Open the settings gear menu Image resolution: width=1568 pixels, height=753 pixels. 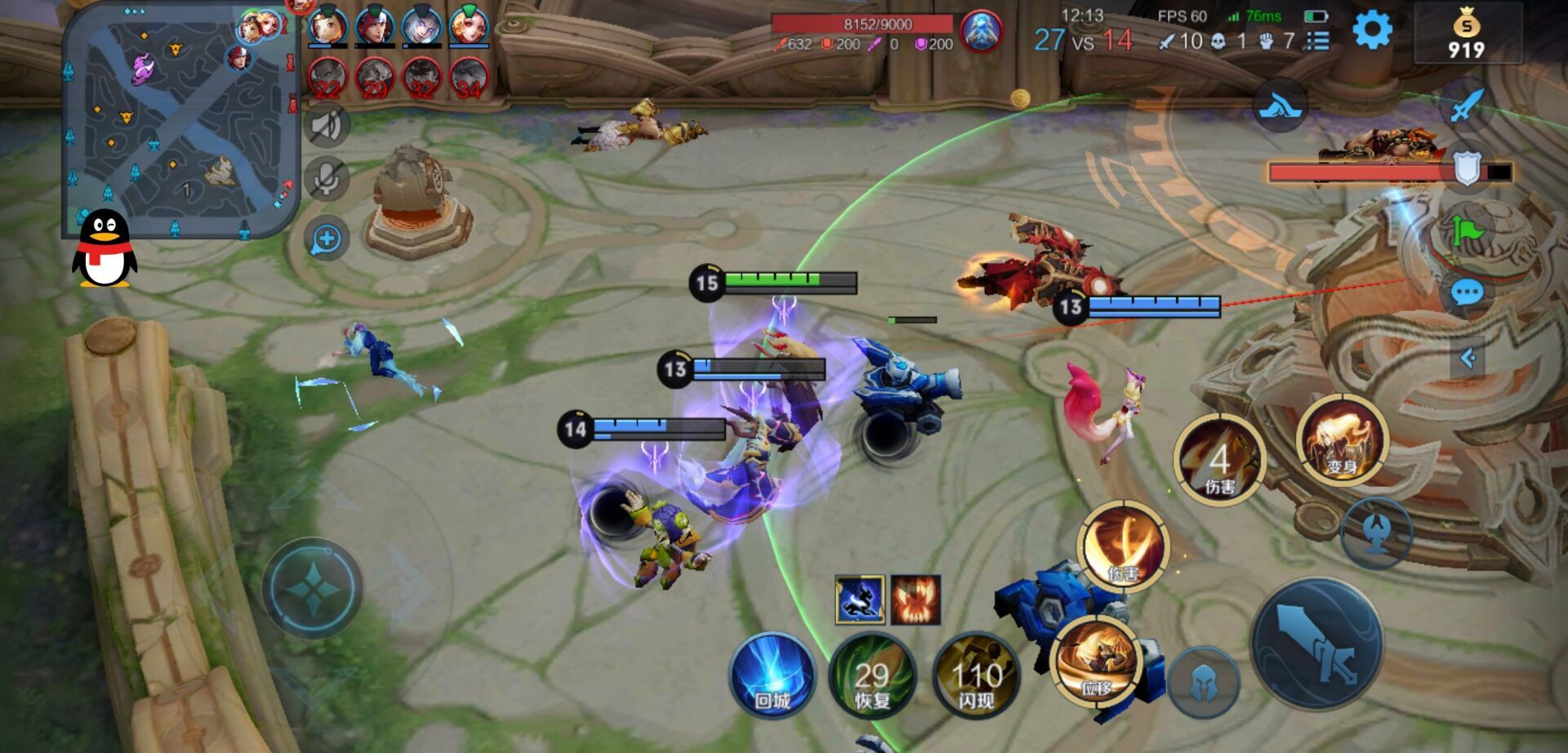tap(1372, 32)
